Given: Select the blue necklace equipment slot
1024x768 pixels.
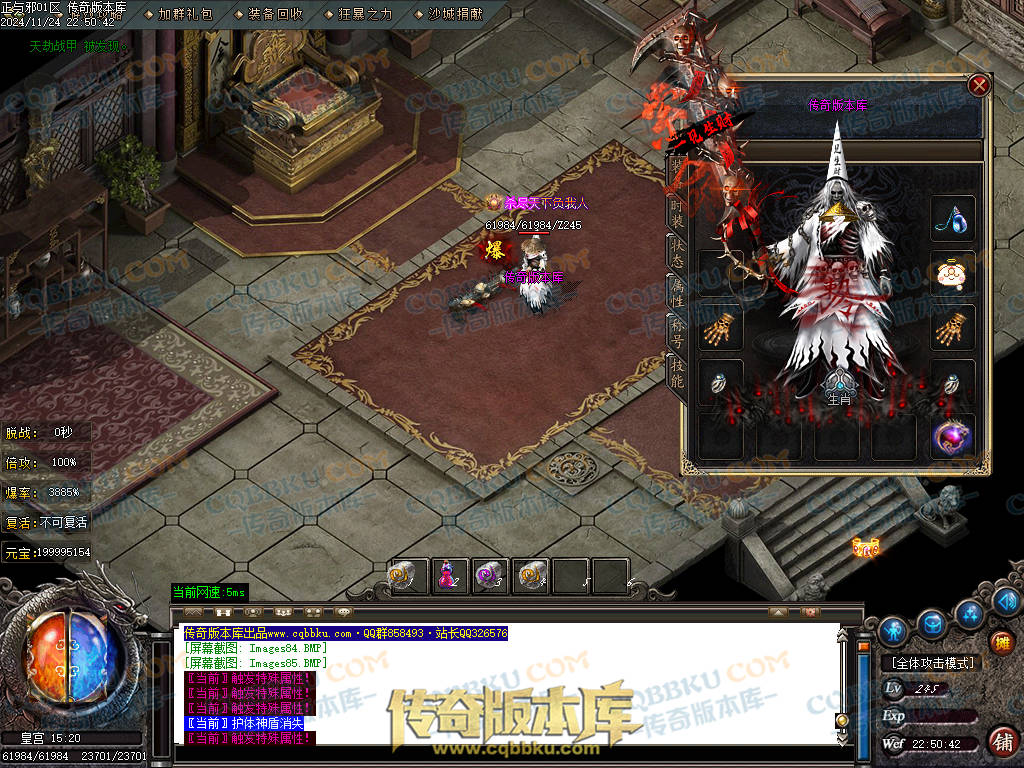Looking at the screenshot, I should coord(952,219).
